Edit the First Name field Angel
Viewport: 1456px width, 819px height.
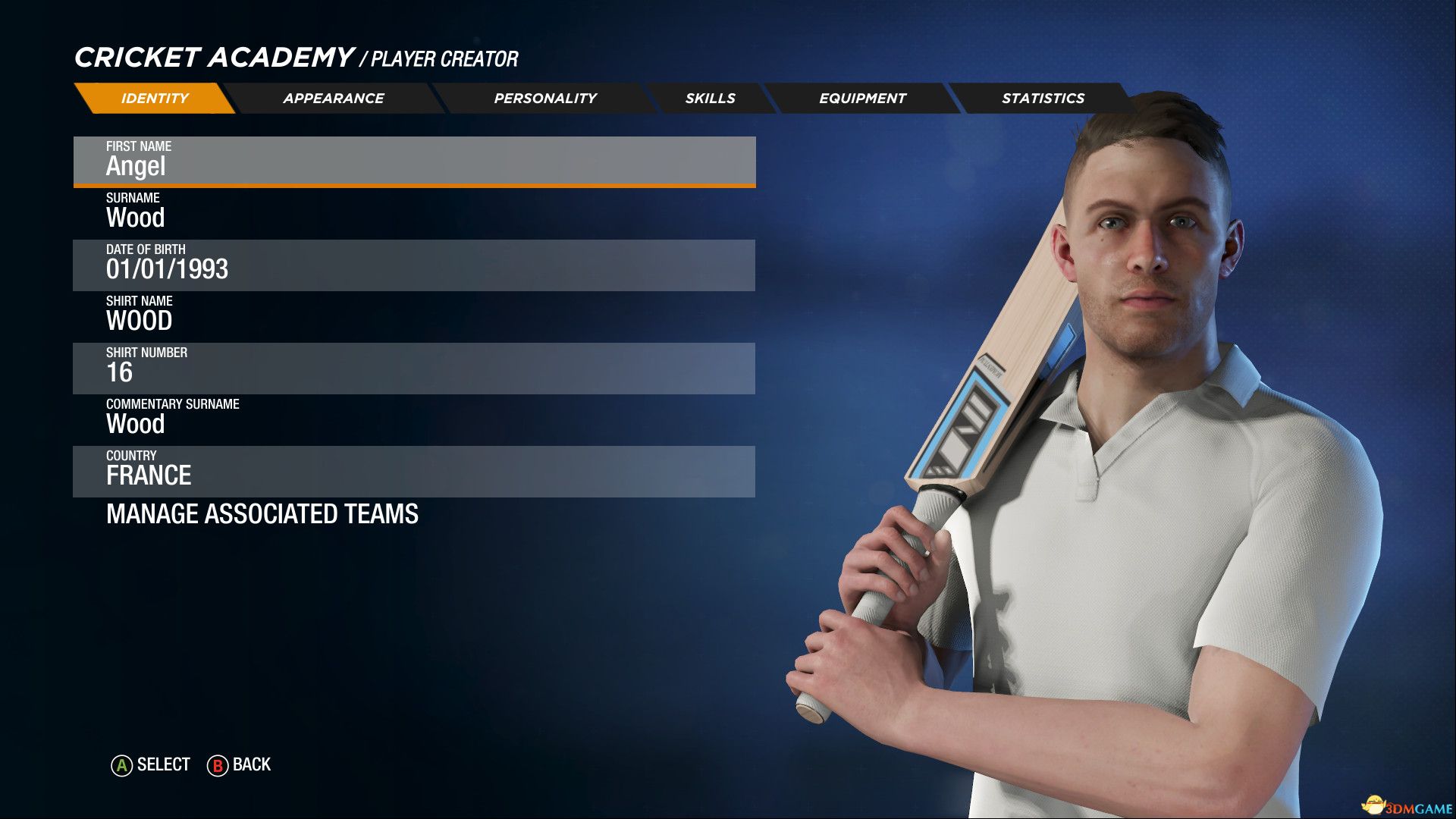tap(414, 160)
